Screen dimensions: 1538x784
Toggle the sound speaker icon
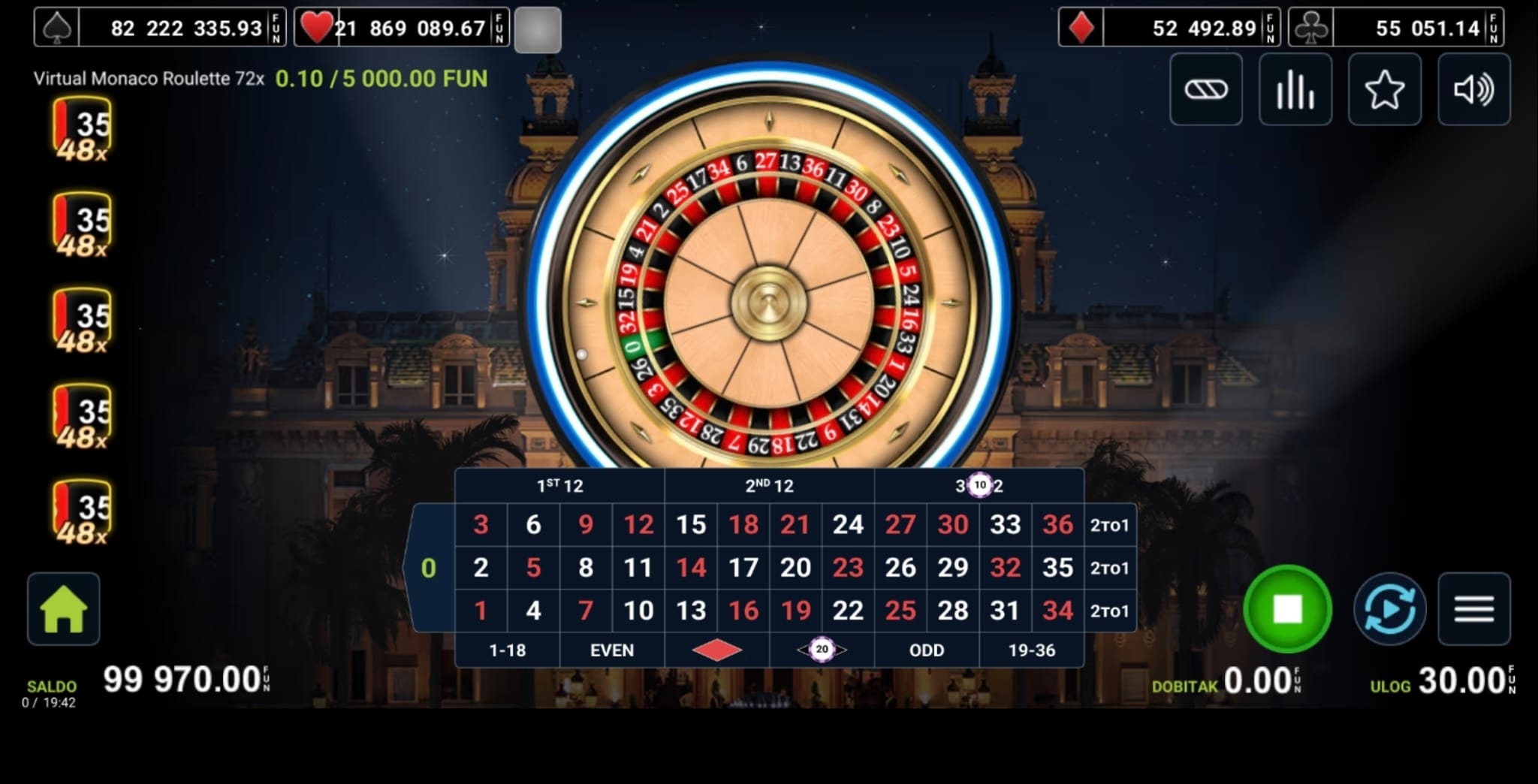1473,90
